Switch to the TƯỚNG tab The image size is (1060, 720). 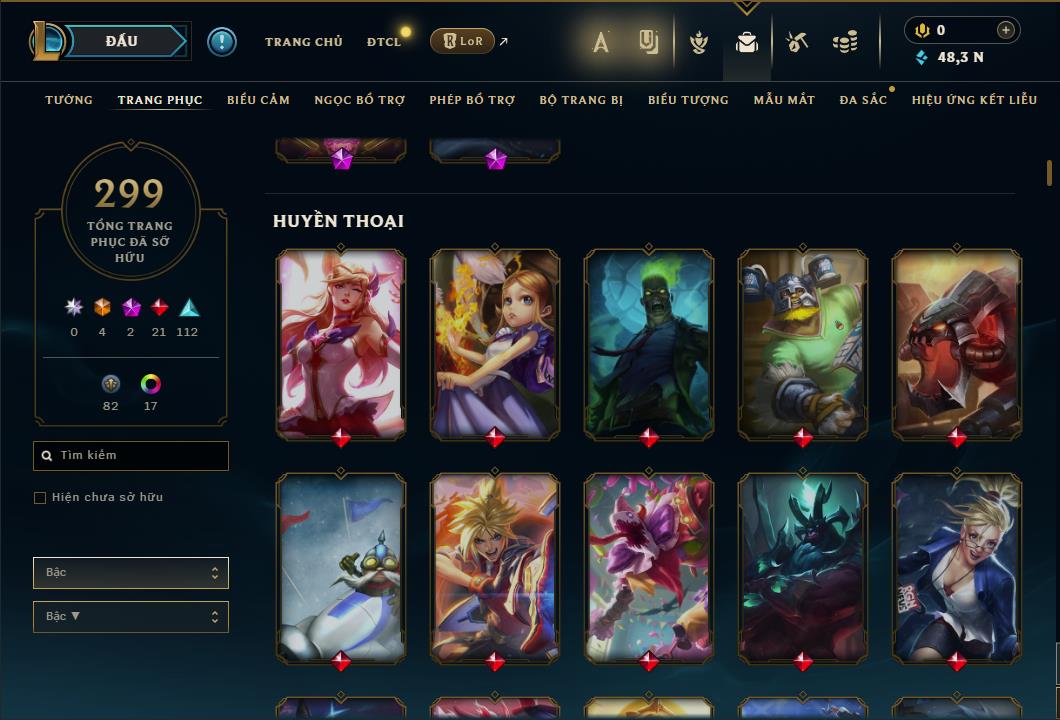(69, 100)
